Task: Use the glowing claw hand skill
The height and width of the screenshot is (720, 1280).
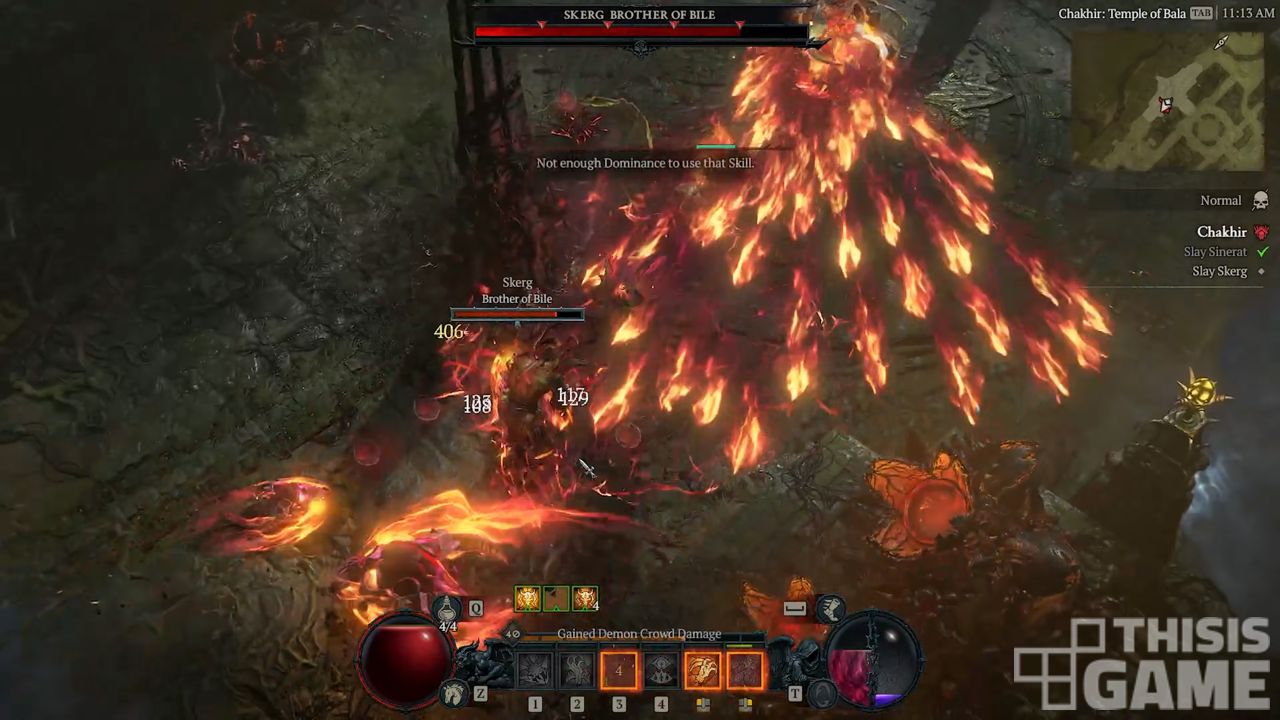Action: pyautogui.click(x=703, y=670)
